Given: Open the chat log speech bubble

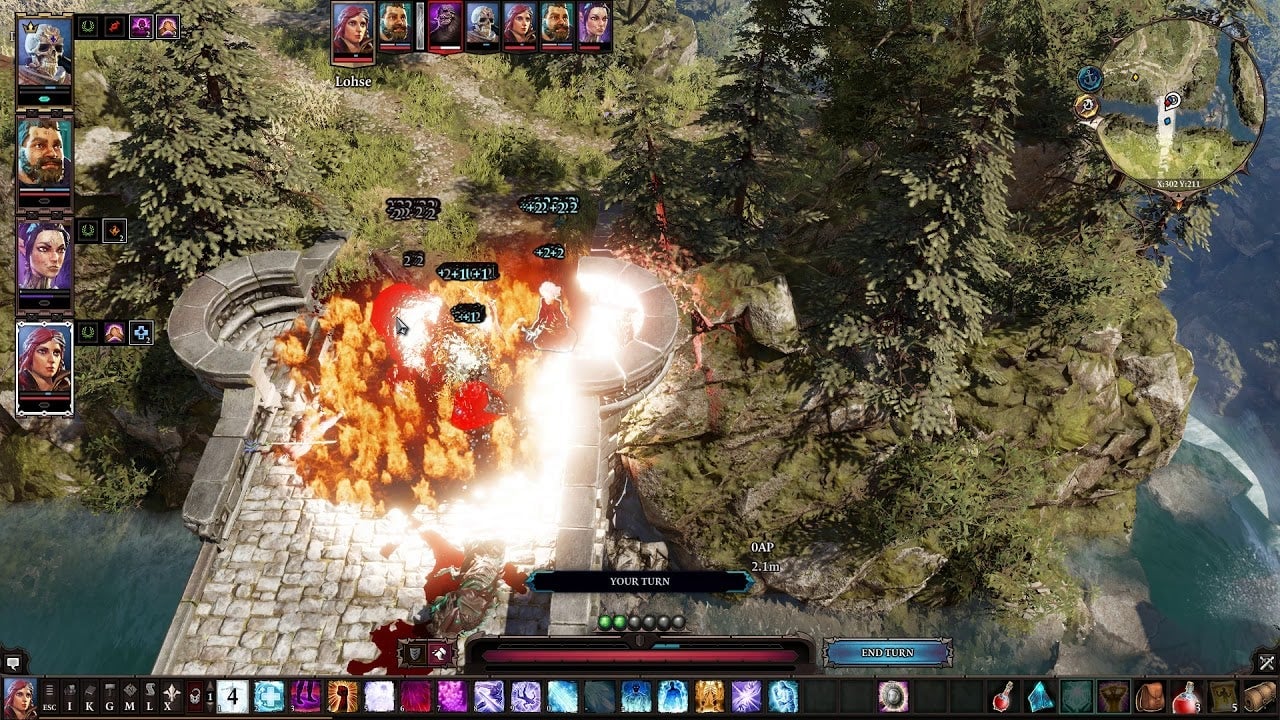Looking at the screenshot, I should tap(13, 662).
